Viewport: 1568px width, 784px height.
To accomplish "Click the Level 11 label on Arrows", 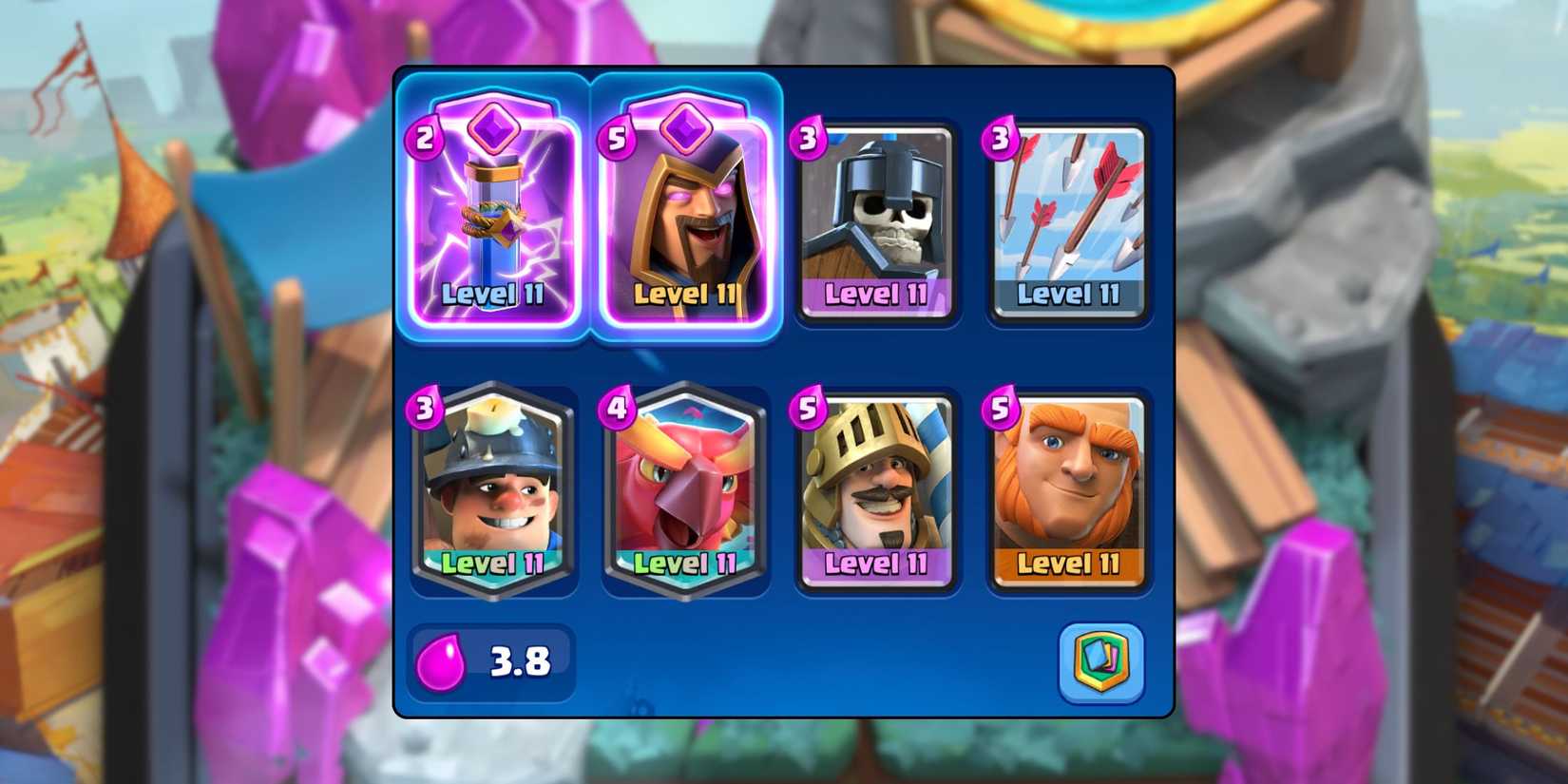I will [1069, 295].
